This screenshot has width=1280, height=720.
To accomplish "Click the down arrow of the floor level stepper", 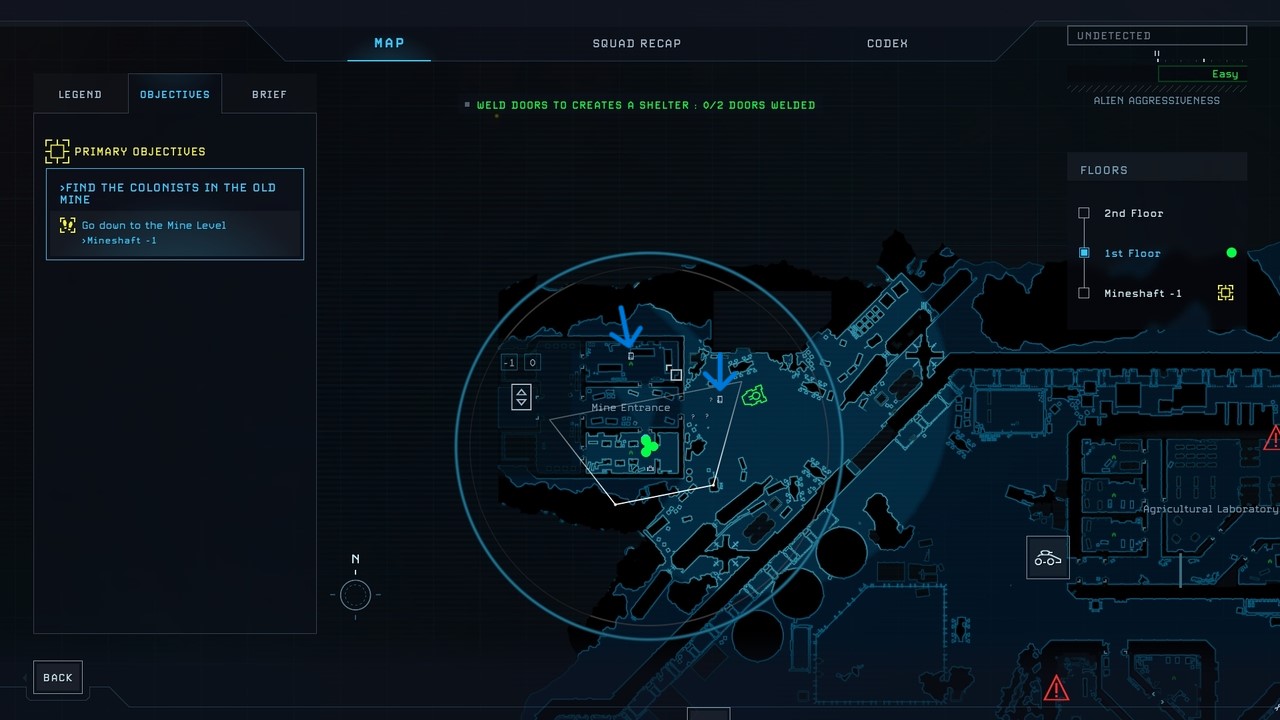I will [521, 402].
